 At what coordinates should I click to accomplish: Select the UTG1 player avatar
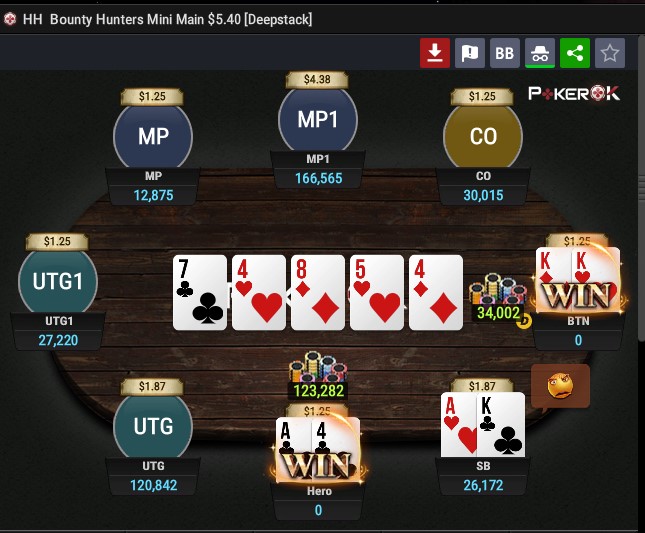pyautogui.click(x=58, y=281)
